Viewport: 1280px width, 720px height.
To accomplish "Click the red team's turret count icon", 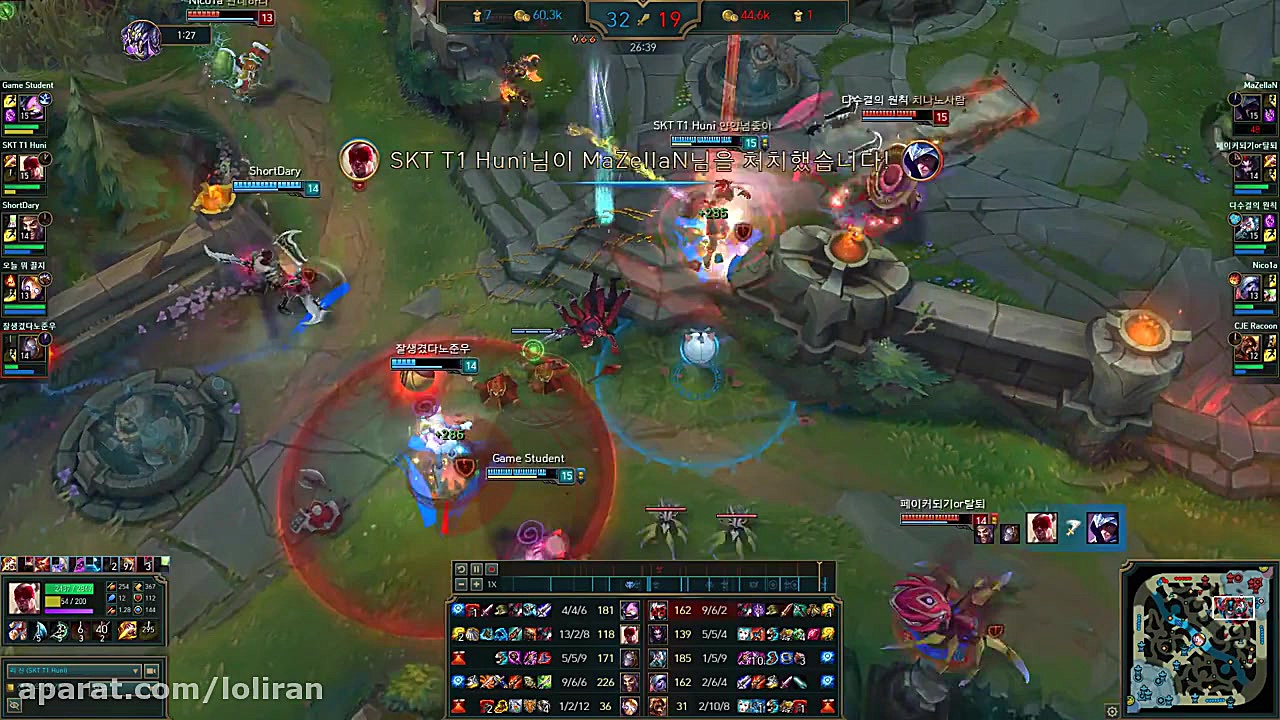I will click(799, 16).
